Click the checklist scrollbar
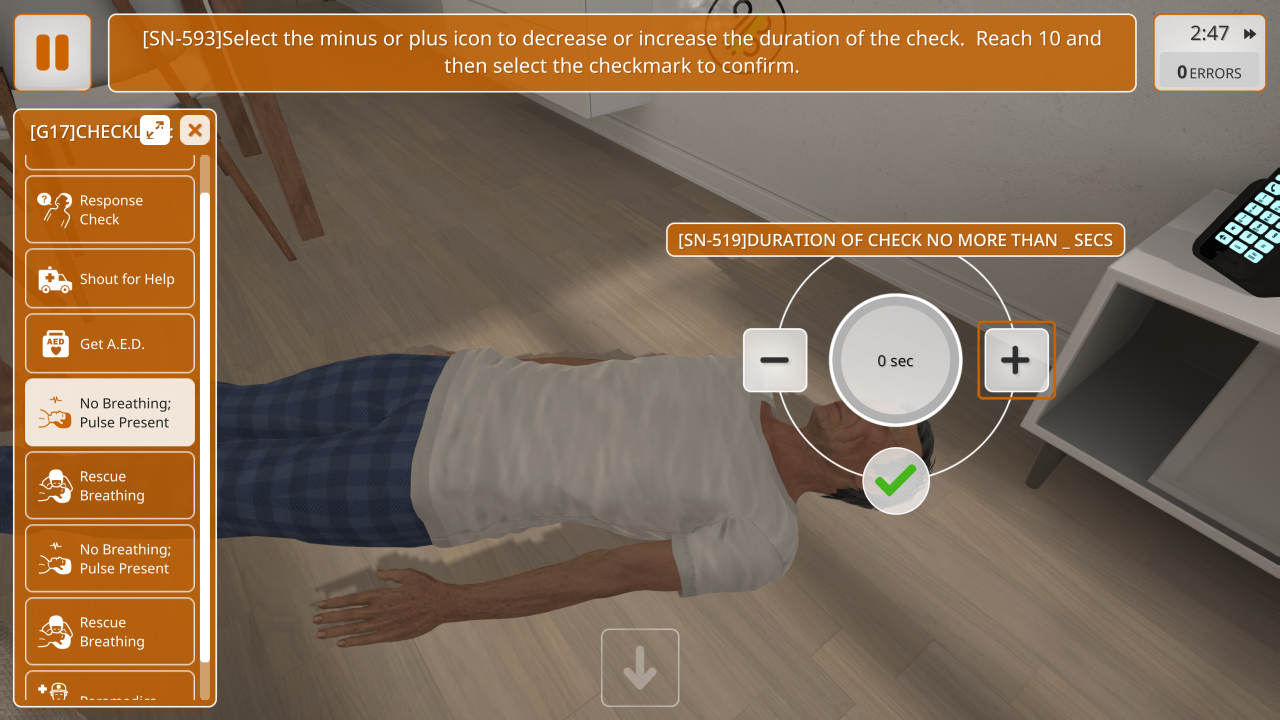 (x=205, y=420)
